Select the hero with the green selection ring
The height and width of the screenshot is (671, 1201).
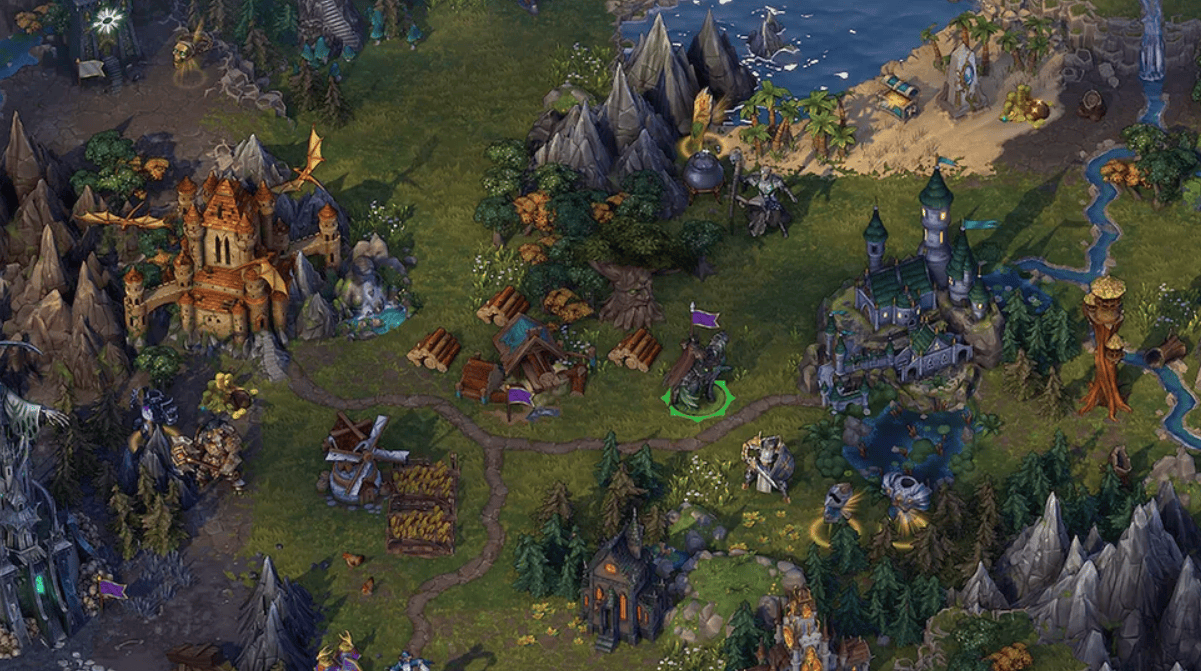[x=697, y=375]
